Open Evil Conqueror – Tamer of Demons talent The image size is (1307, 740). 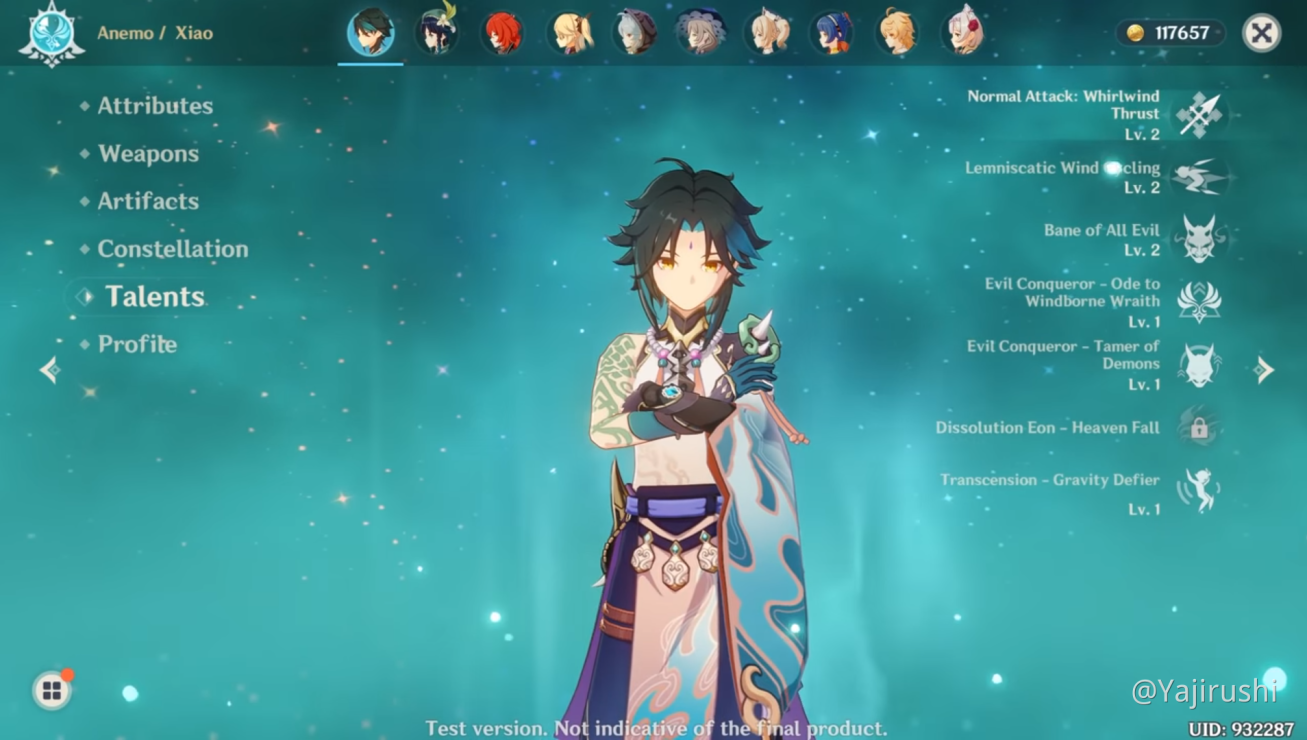pos(1199,364)
